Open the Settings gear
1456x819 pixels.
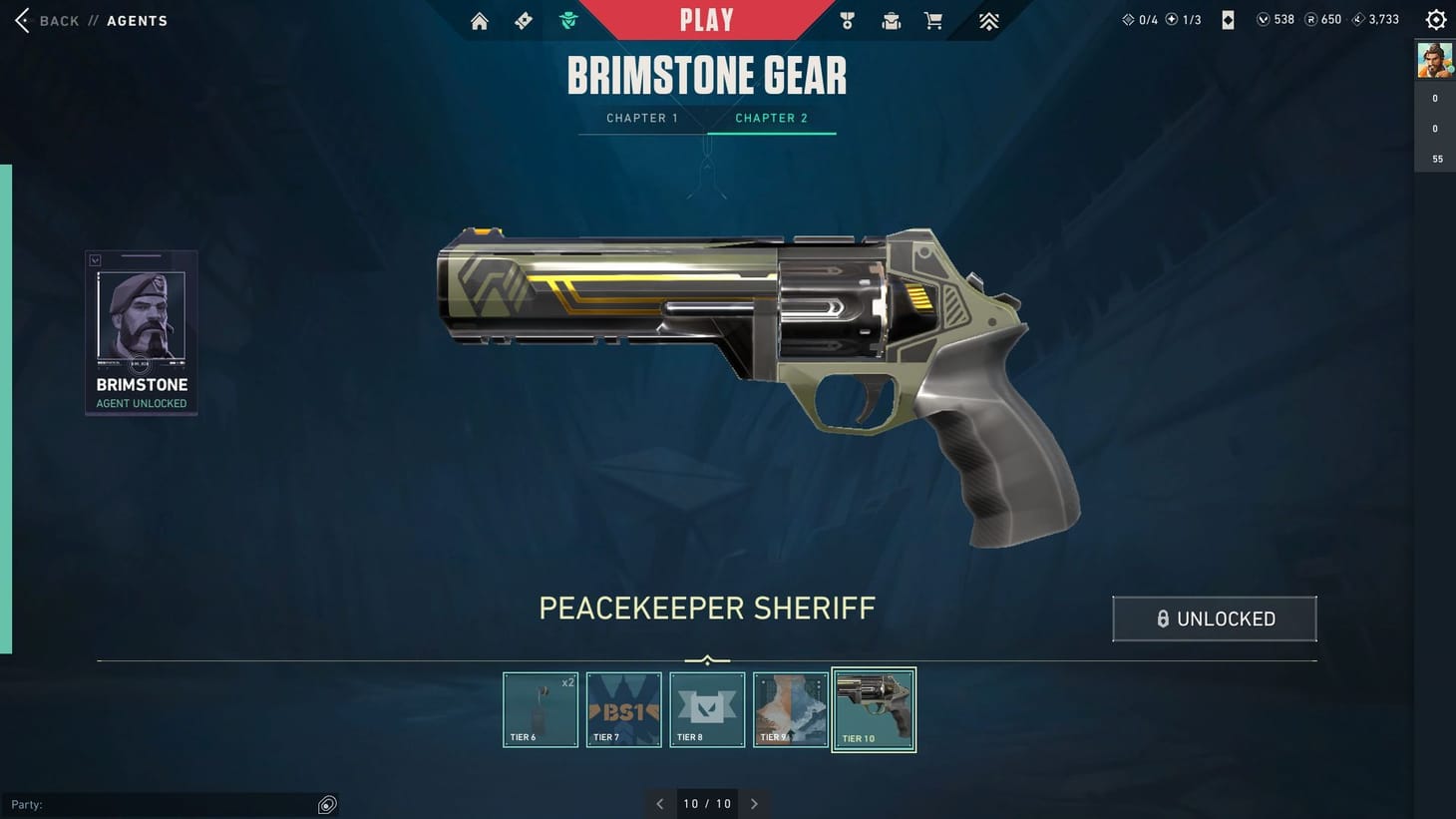click(x=1435, y=18)
